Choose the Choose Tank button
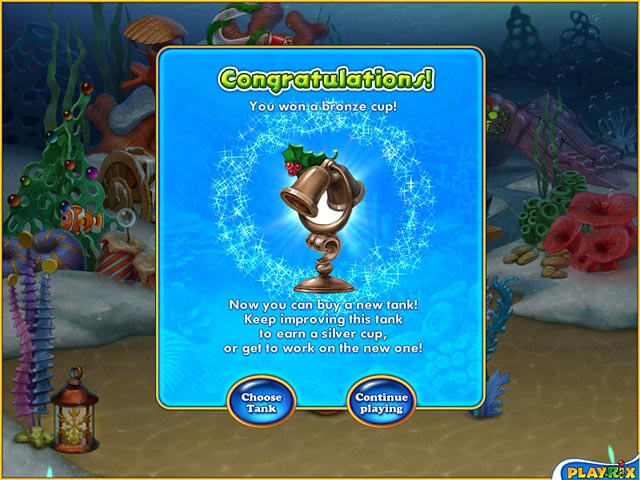 pos(260,402)
